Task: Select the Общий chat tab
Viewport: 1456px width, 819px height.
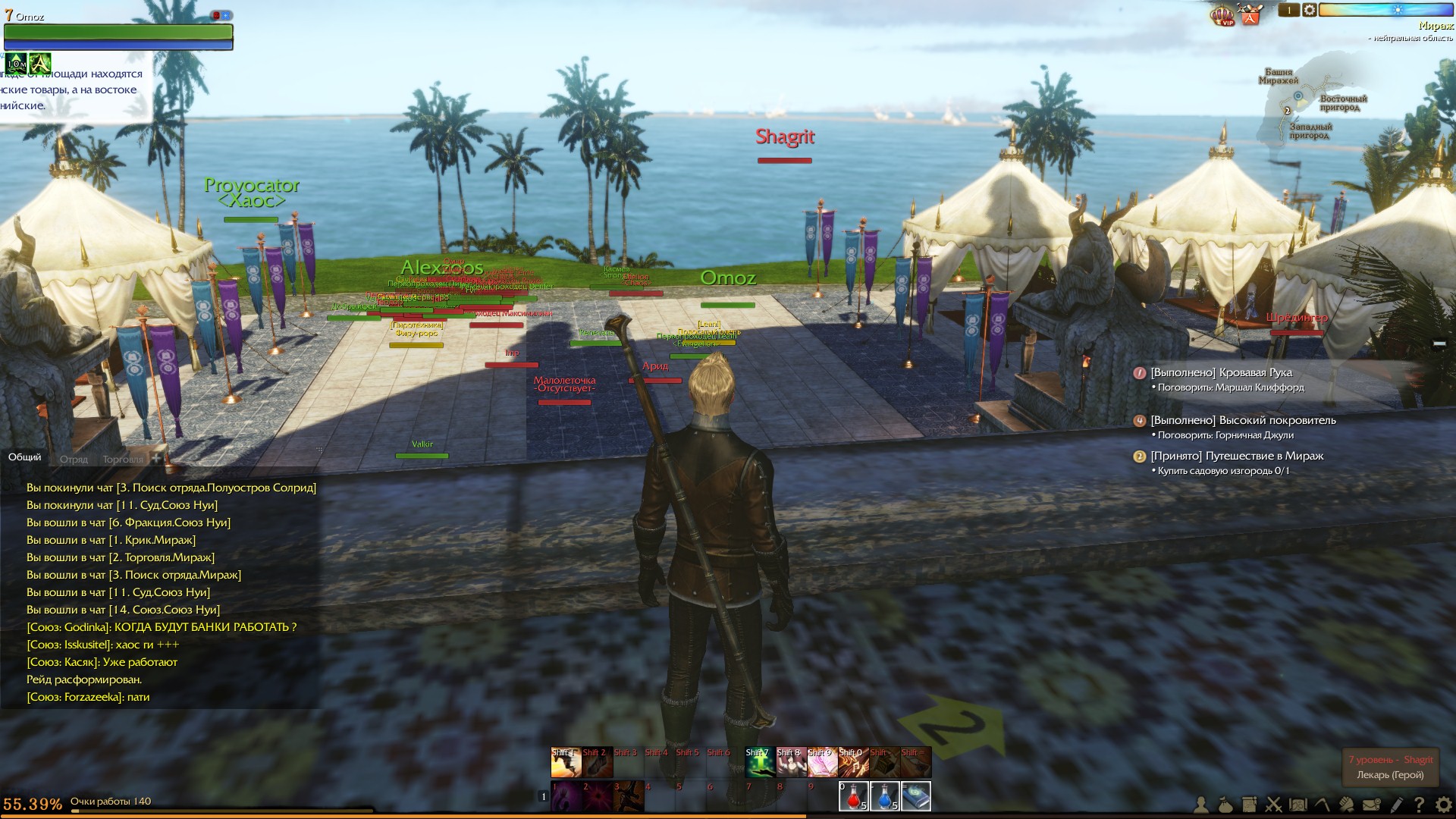Action: coord(25,457)
